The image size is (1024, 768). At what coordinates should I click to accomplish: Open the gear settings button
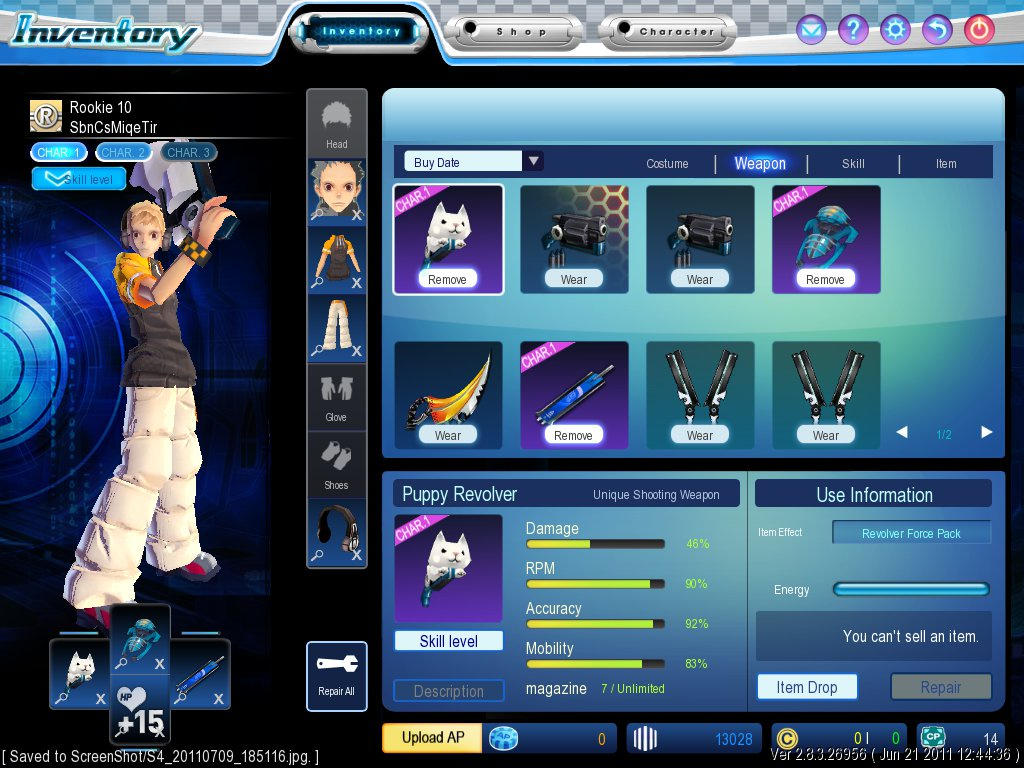click(x=895, y=30)
